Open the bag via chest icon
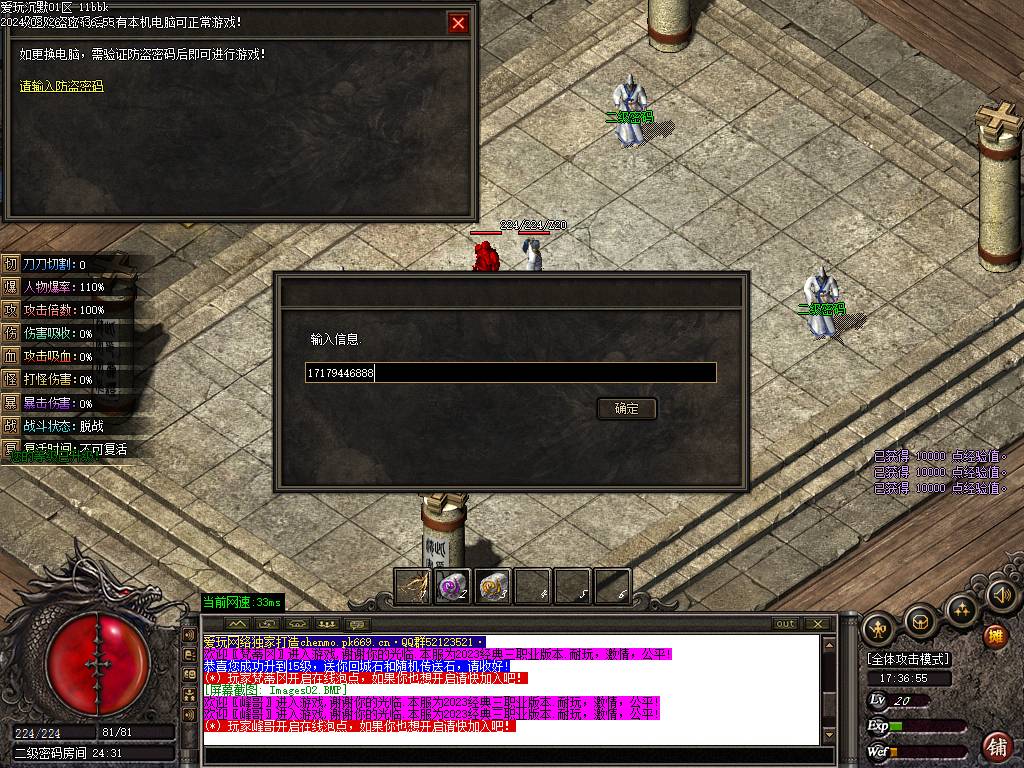Viewport: 1024px width, 768px height. pos(919,622)
